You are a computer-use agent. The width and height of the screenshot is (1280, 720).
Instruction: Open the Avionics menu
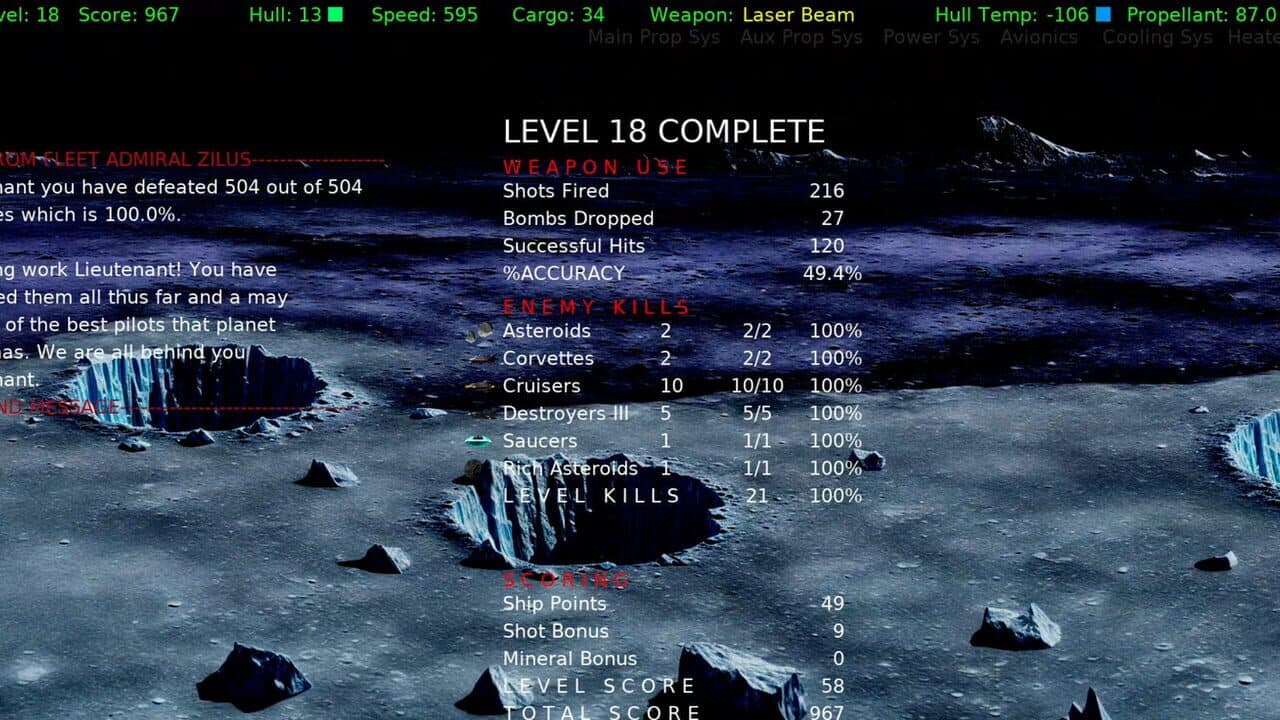pos(1039,37)
